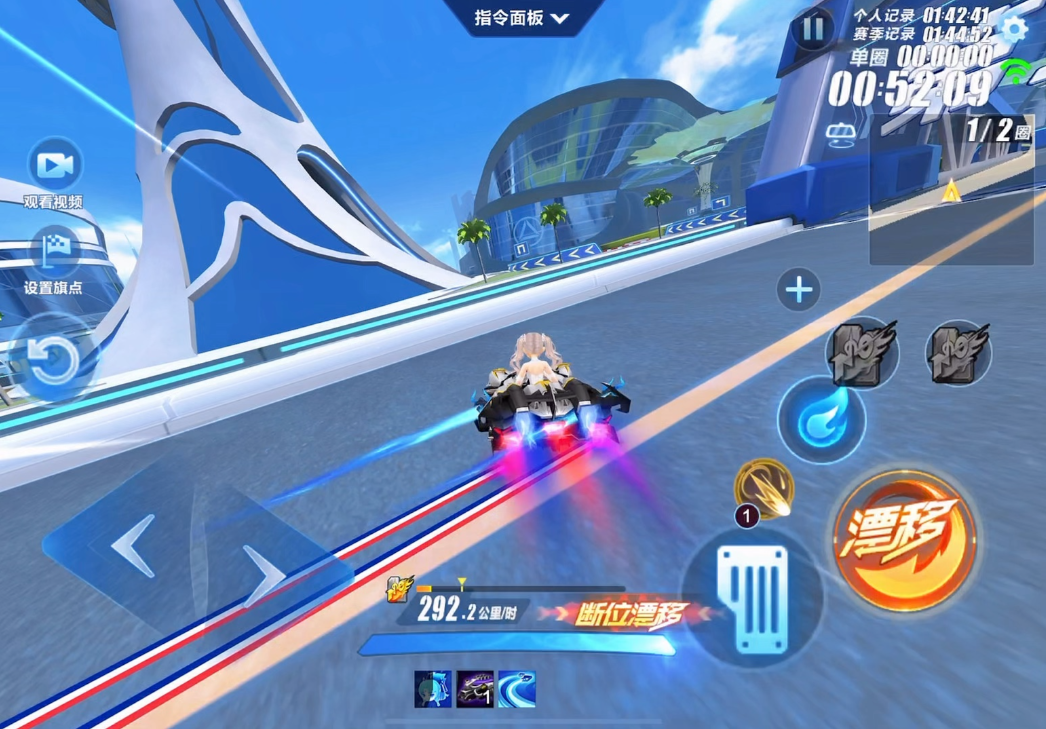Click the round plus button
Viewport: 1046px width, 729px height.
[798, 291]
